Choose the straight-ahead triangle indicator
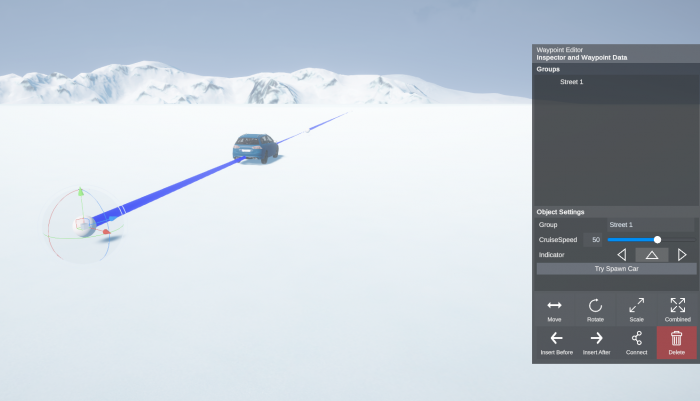The image size is (700, 401). point(651,255)
